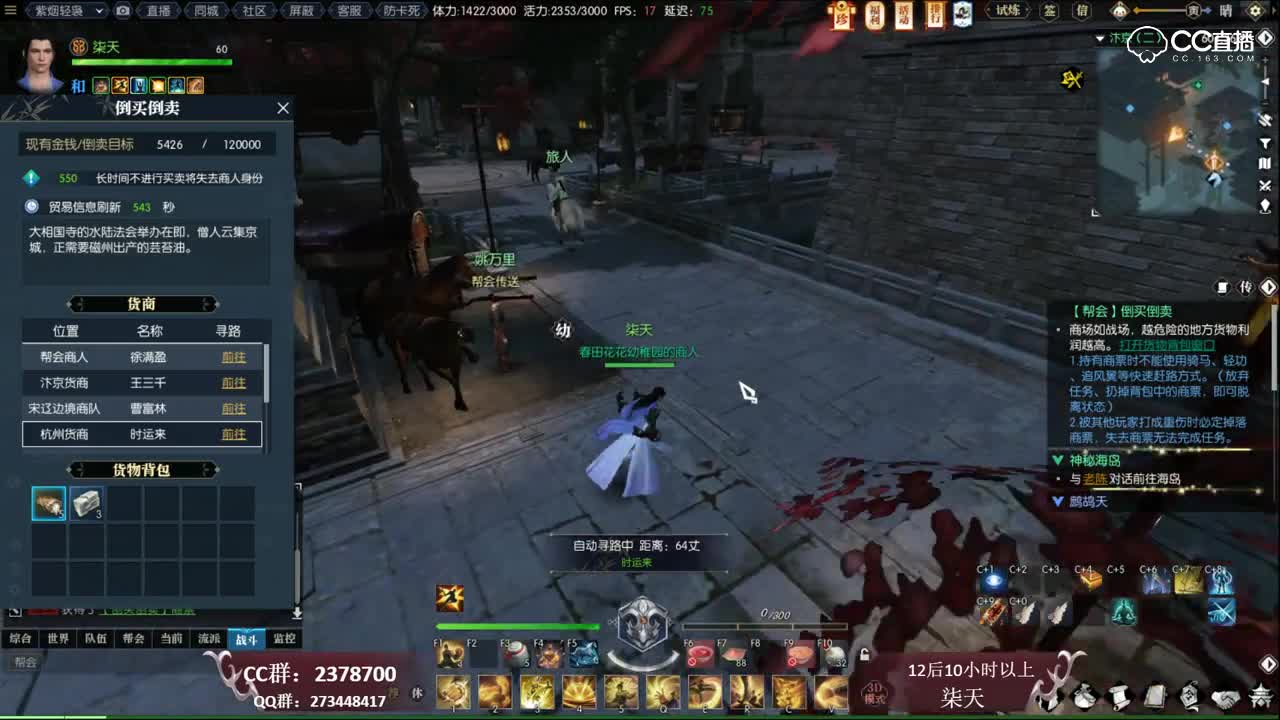Open the 珍 treasure icon at top right
Image resolution: width=1280 pixels, height=720 pixels.
(841, 18)
